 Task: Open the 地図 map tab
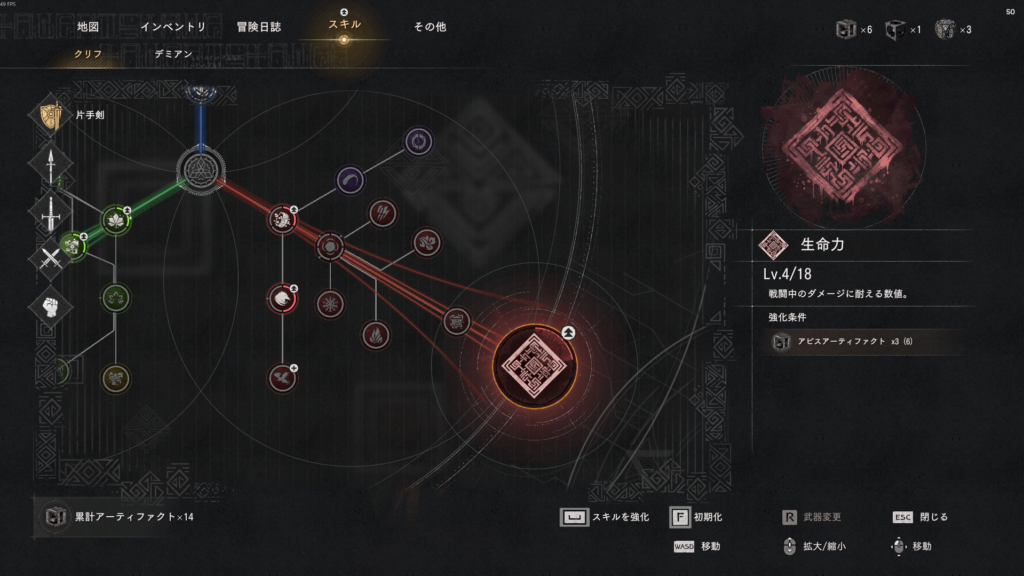pos(88,27)
